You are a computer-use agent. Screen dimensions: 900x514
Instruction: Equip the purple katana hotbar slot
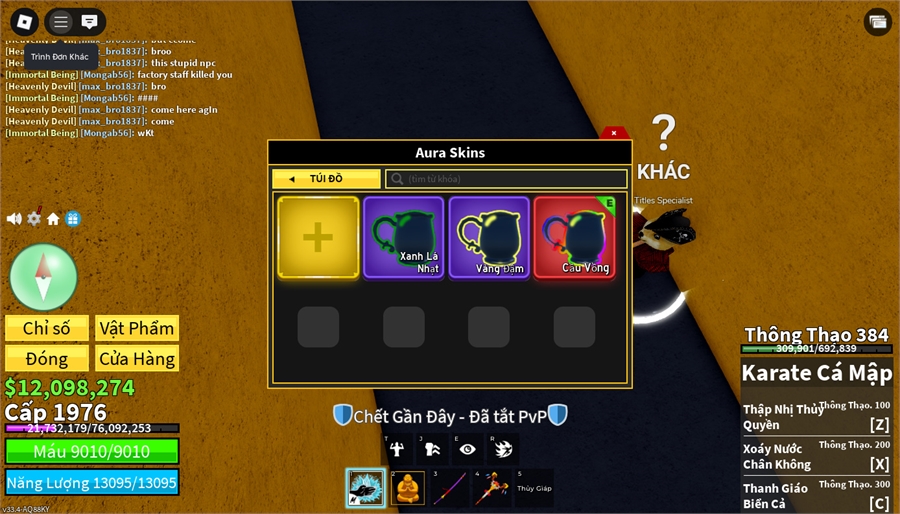pos(450,488)
